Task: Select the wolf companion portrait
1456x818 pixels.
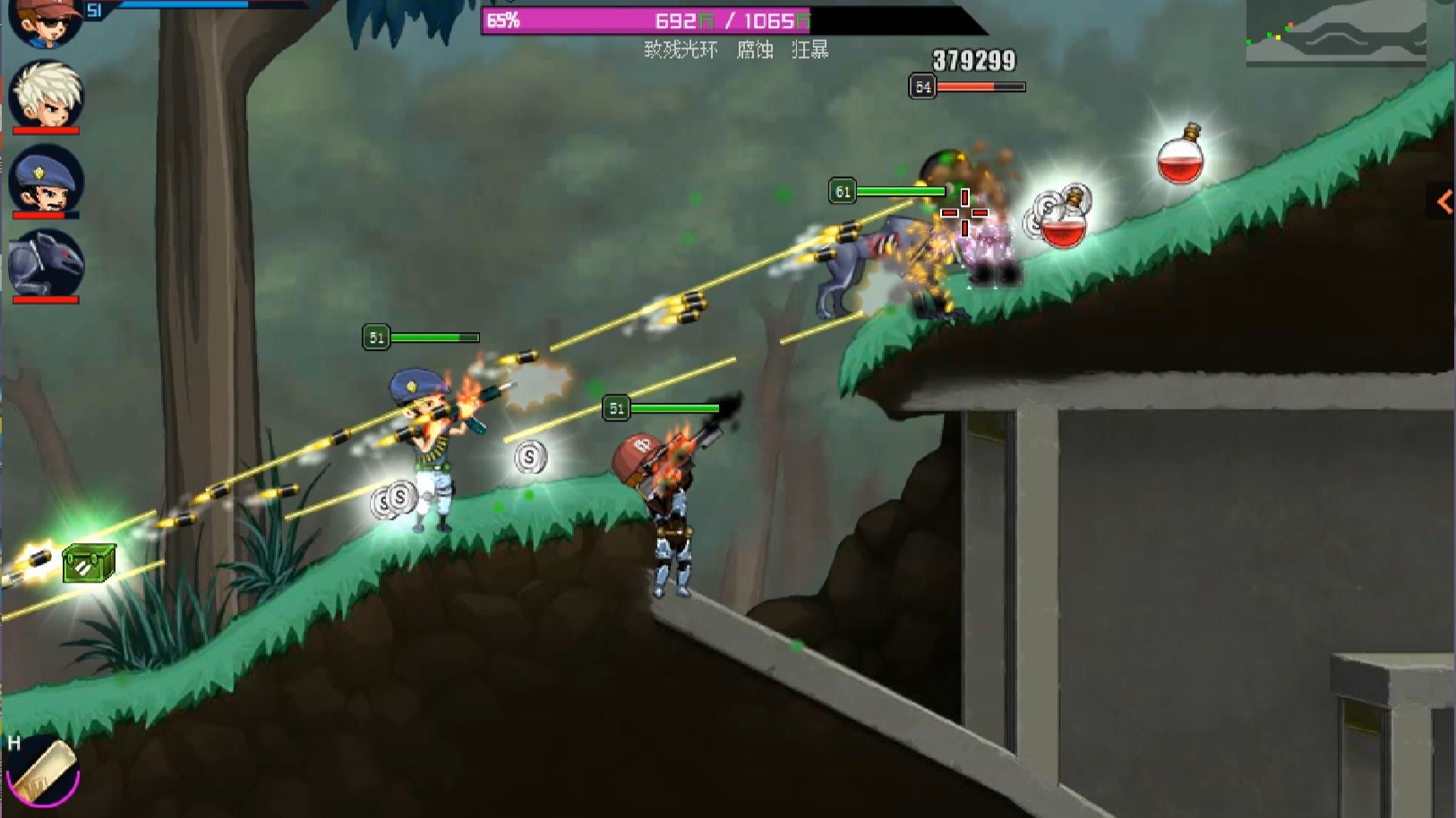Action: click(x=47, y=262)
